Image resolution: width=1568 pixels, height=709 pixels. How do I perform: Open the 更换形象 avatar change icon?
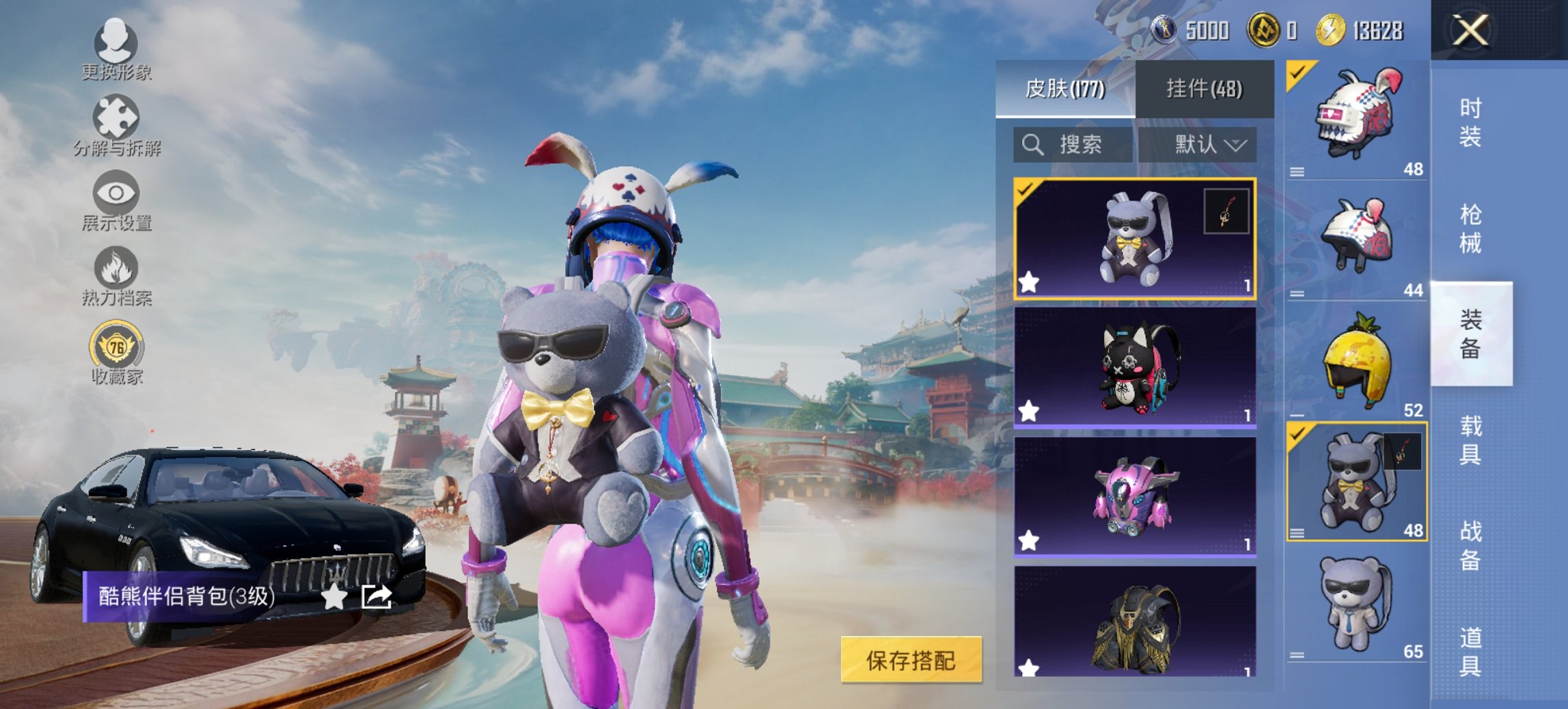pyautogui.click(x=116, y=41)
